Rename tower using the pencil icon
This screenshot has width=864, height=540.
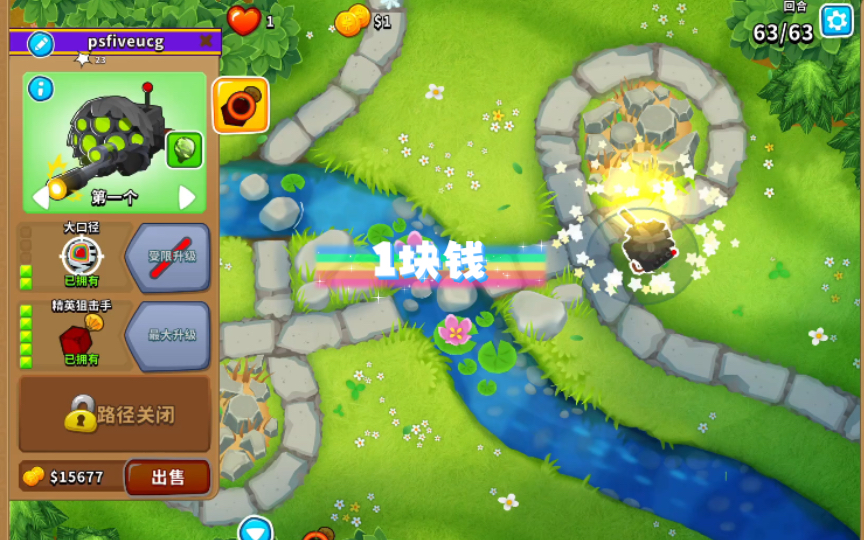pyautogui.click(x=40, y=43)
